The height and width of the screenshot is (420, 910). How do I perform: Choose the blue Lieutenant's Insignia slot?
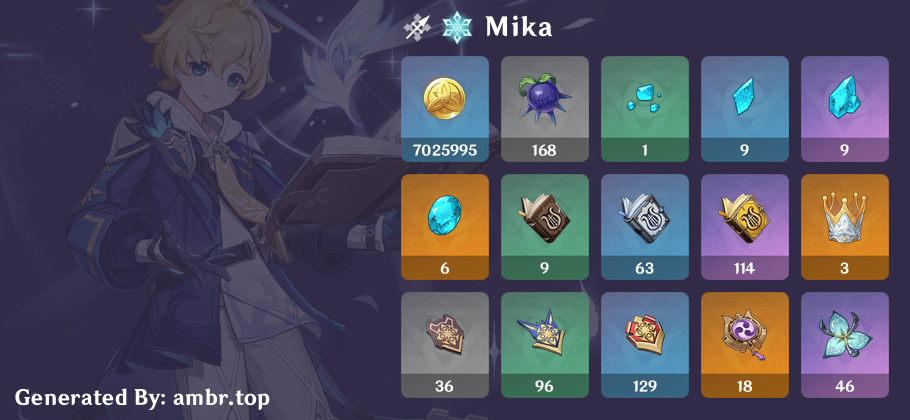645,345
